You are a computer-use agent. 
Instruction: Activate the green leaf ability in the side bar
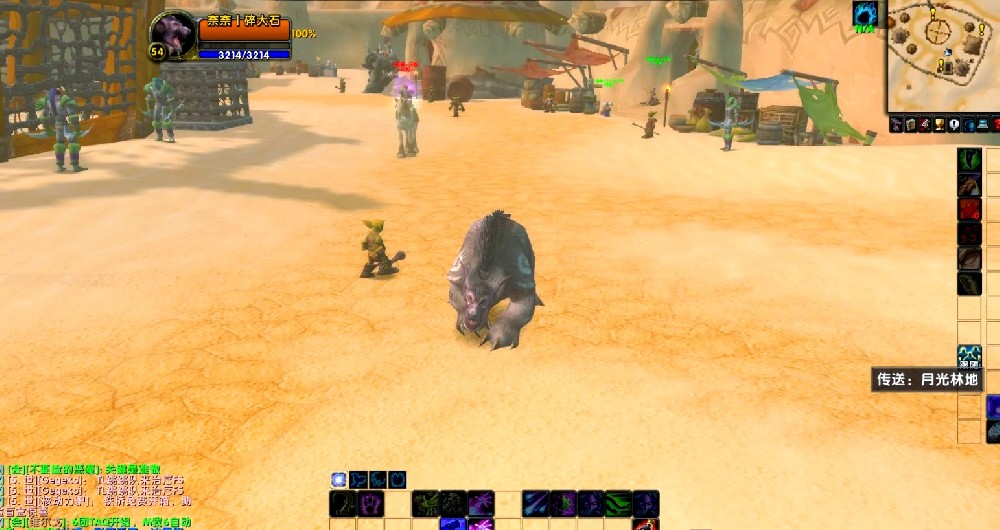(969, 160)
